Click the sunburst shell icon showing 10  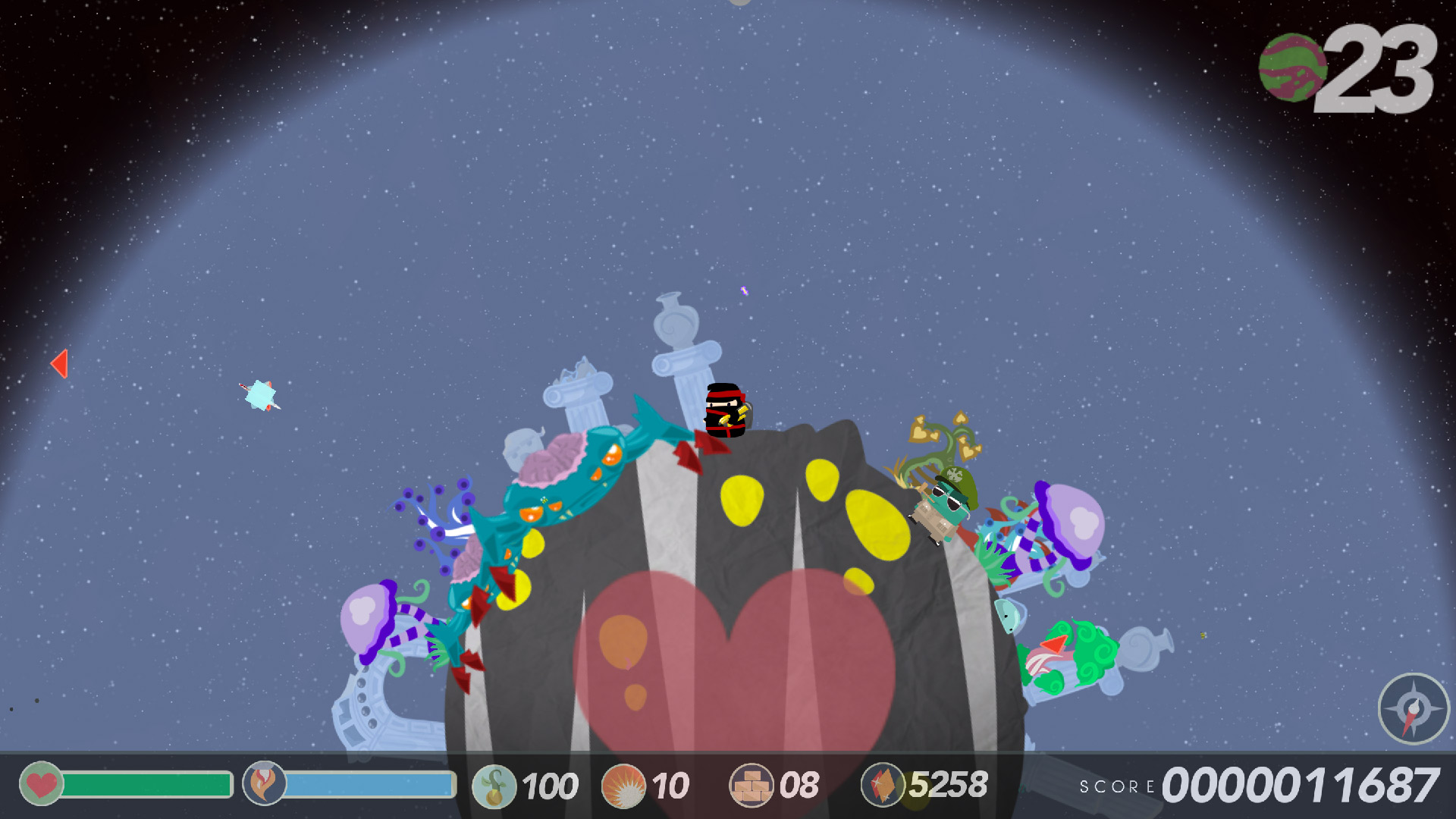click(623, 784)
